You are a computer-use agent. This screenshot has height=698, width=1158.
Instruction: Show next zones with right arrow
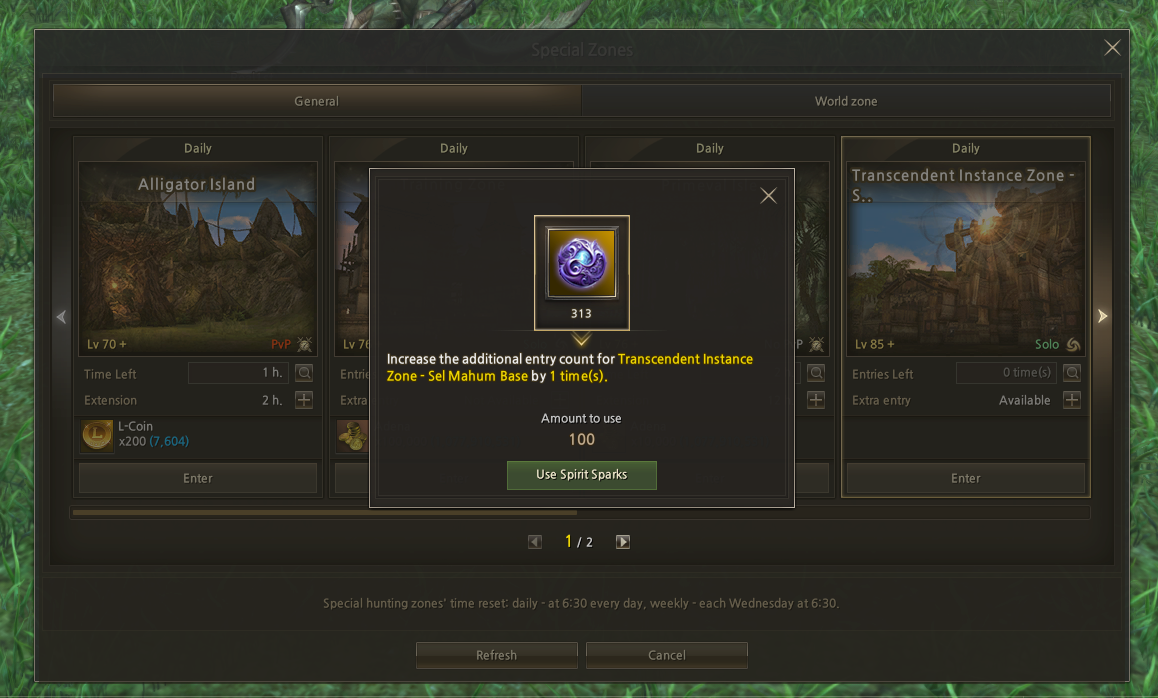(x=1102, y=316)
